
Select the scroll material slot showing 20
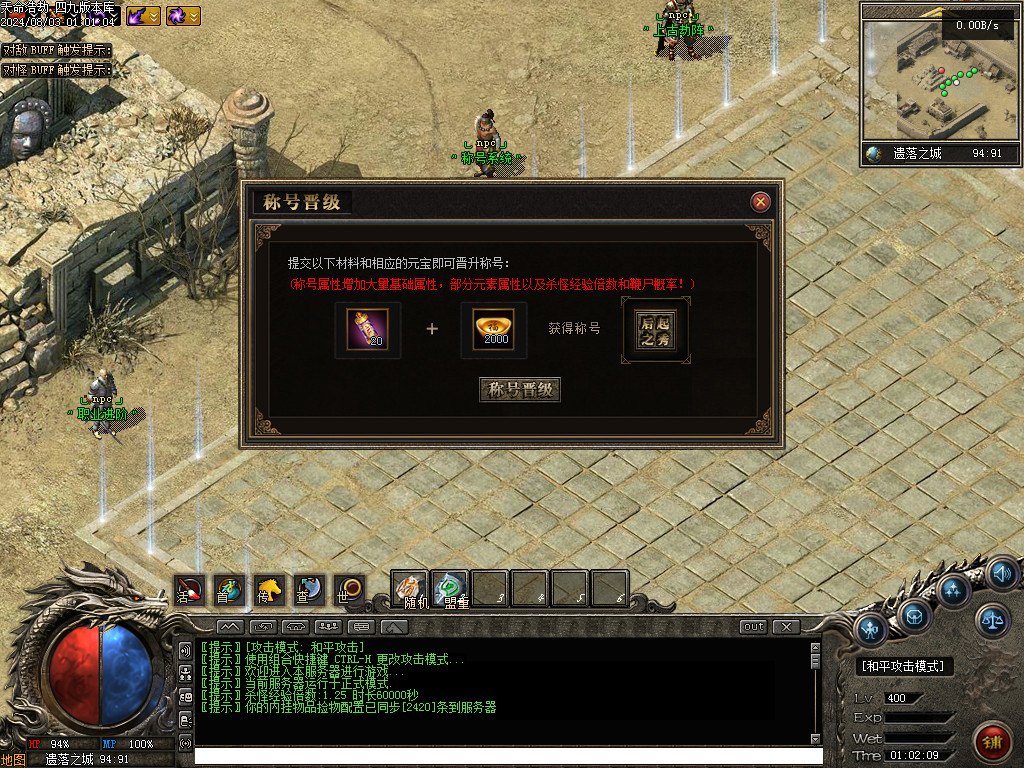click(x=367, y=330)
